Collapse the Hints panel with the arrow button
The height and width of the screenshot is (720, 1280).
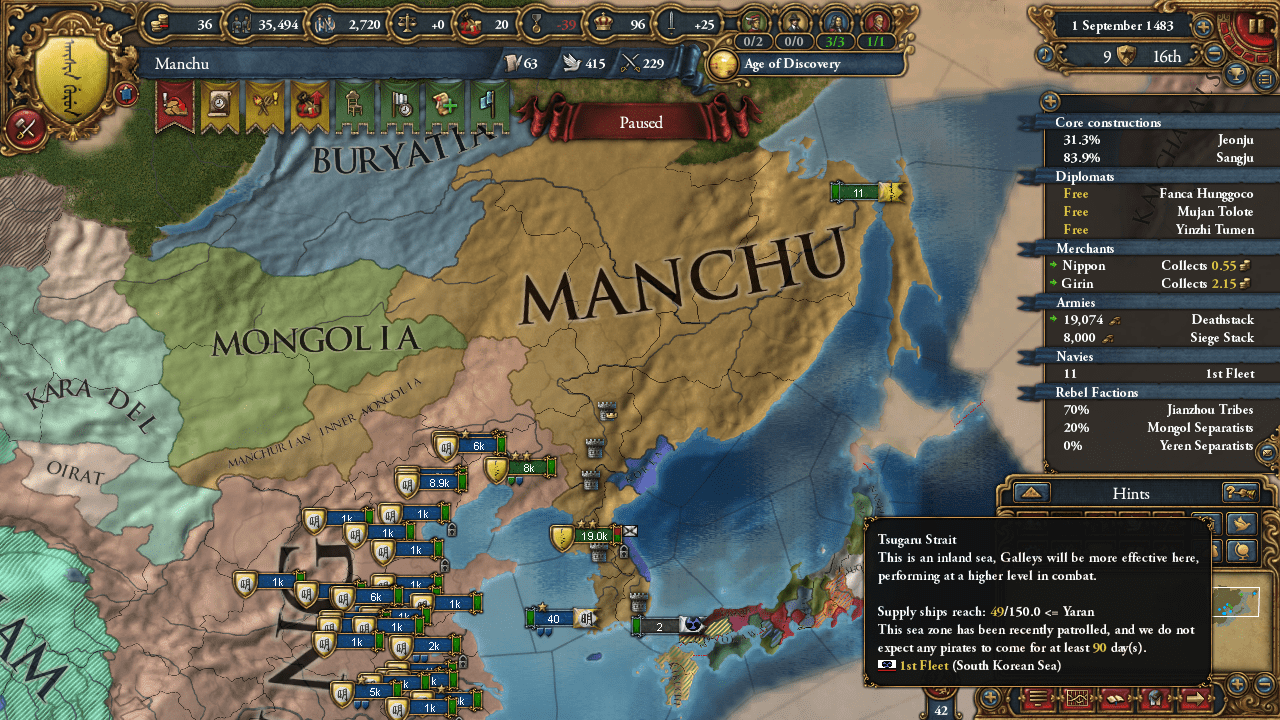[x=1031, y=492]
